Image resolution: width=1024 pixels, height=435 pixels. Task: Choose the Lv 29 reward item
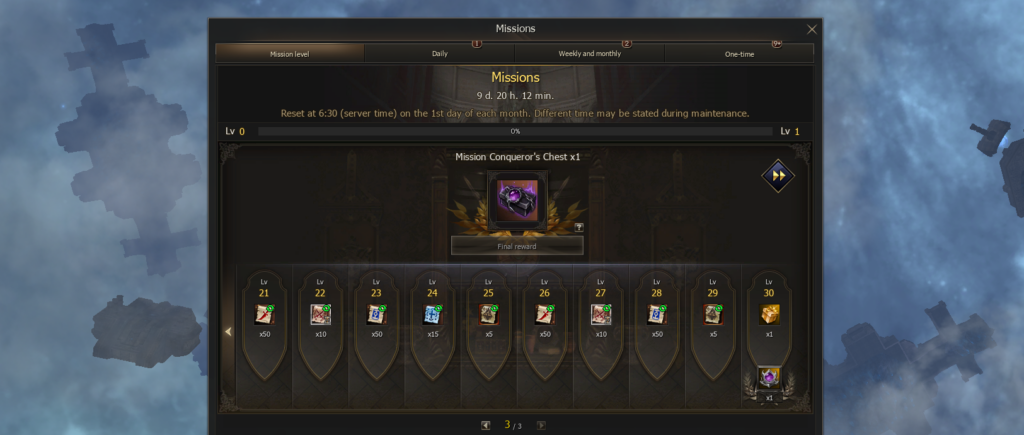(x=712, y=315)
